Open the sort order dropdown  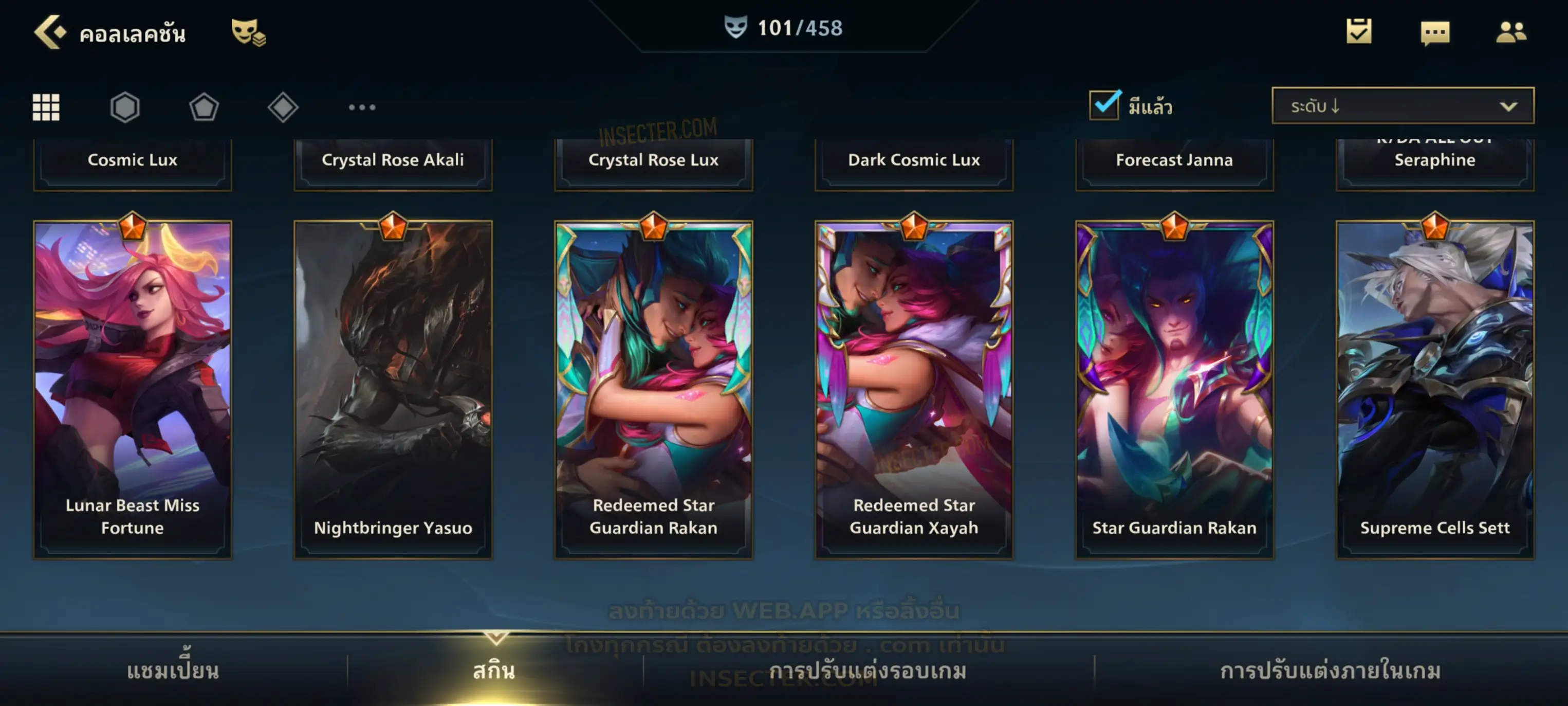pos(1403,106)
